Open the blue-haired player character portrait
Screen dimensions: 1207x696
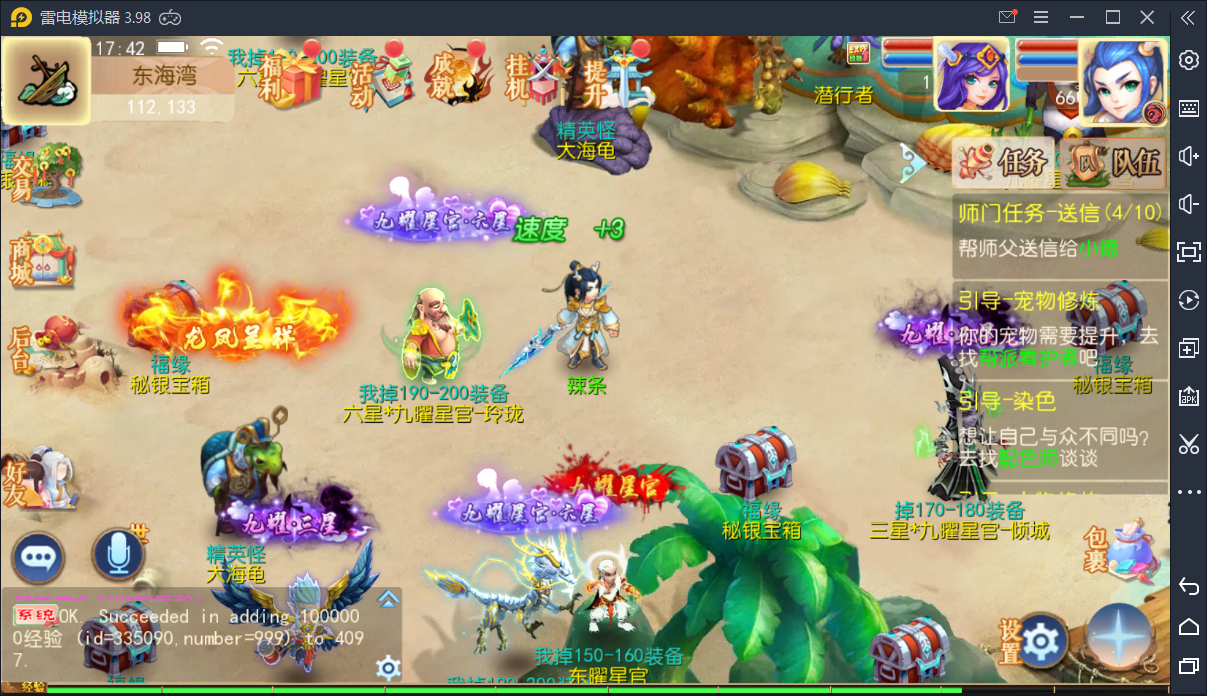(1122, 78)
